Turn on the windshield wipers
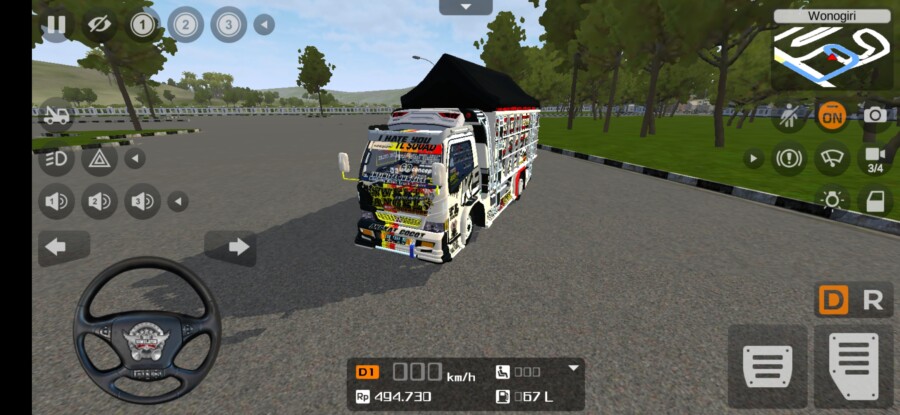Screen dimensions: 900x415 831,158
